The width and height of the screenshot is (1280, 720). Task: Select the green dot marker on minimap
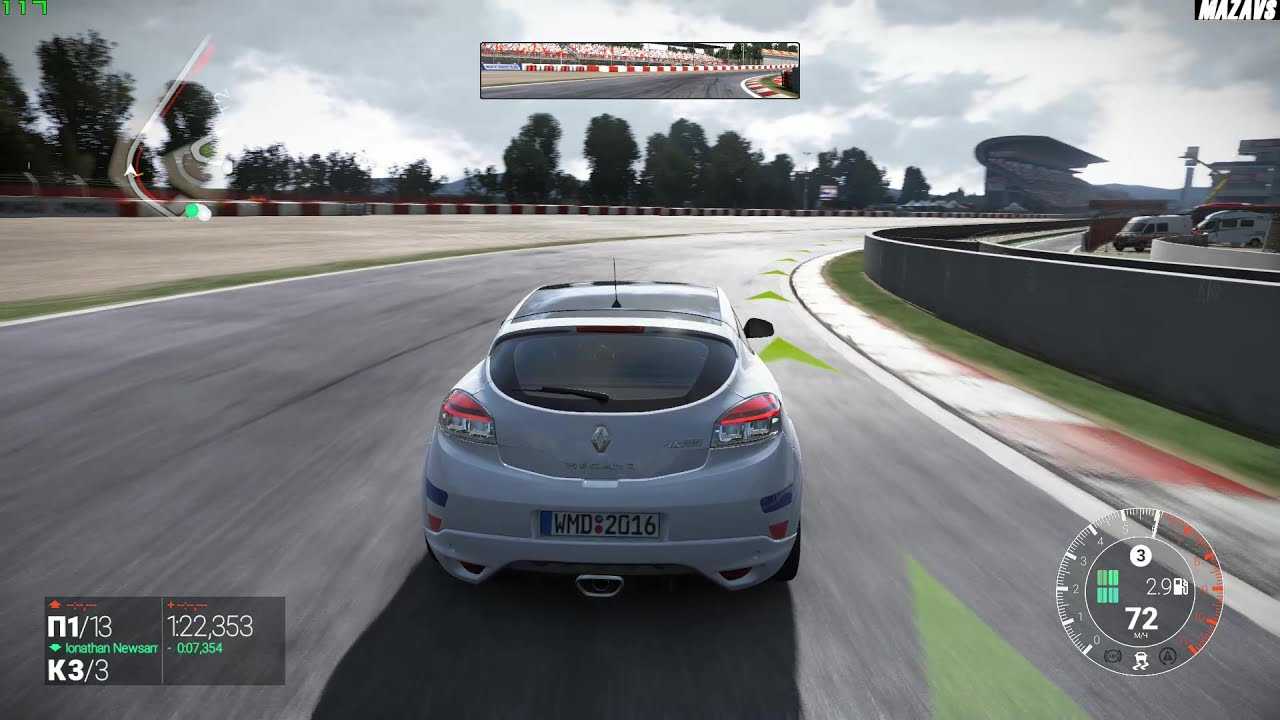click(192, 211)
